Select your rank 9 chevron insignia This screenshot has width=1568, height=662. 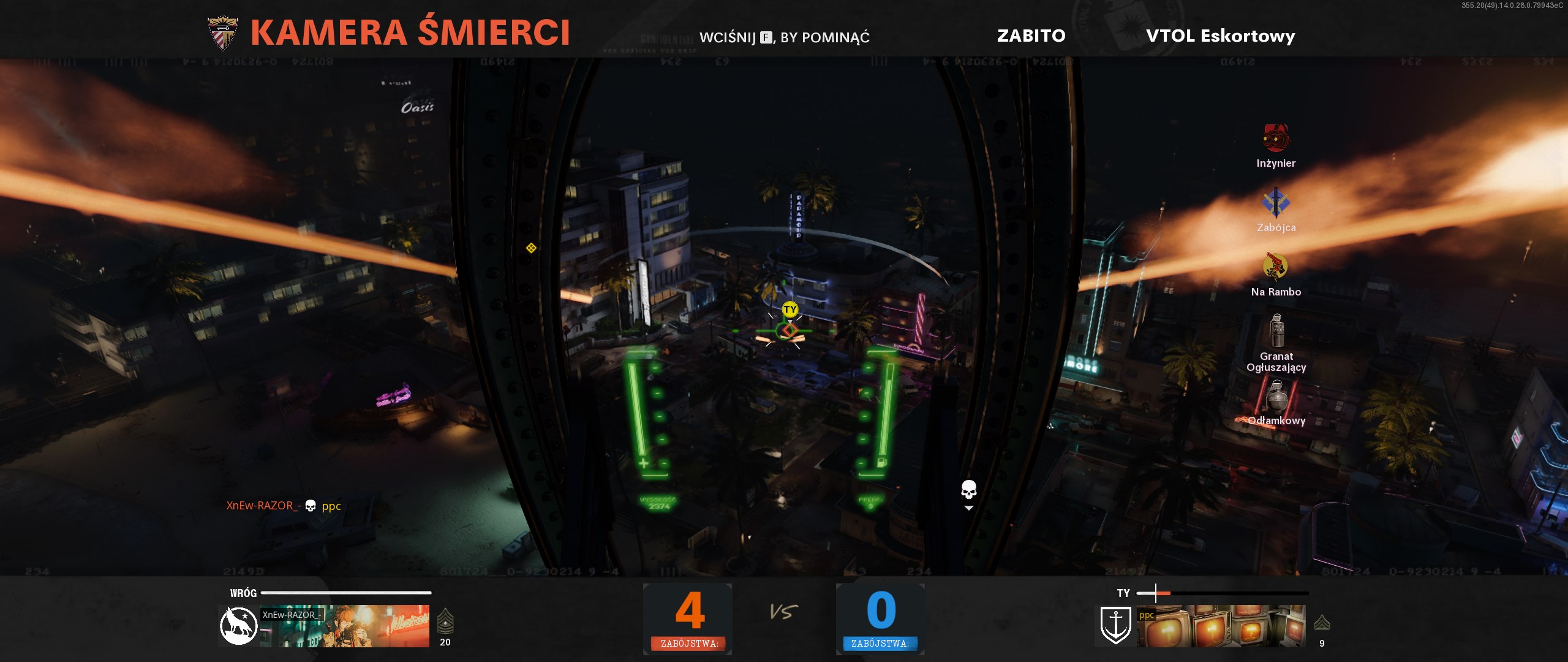[x=1322, y=623]
